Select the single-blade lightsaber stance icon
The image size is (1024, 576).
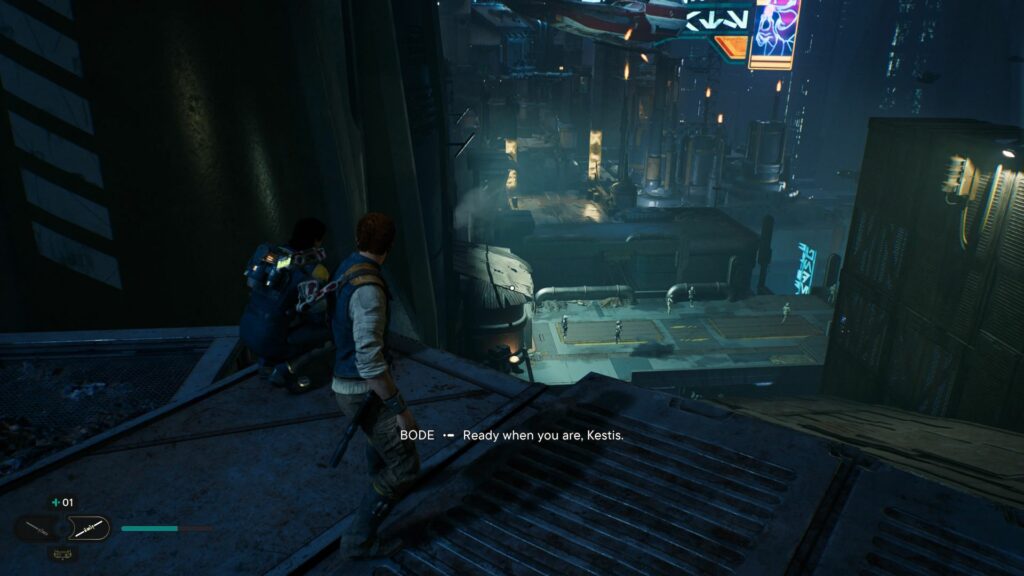(x=35, y=528)
